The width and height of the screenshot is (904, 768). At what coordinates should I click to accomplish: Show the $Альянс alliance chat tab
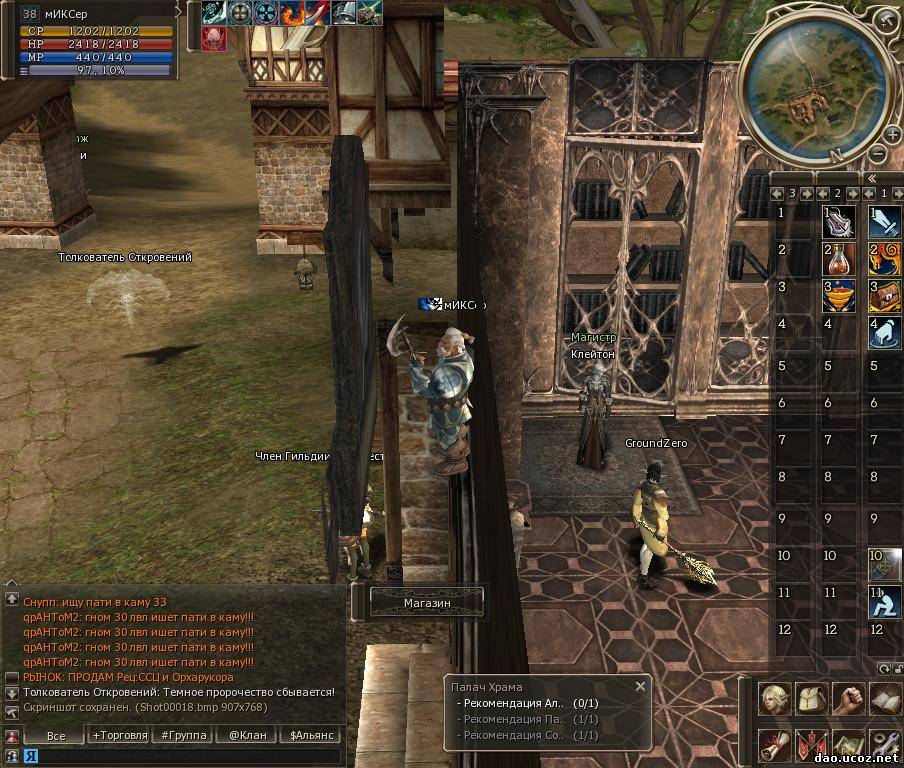pyautogui.click(x=310, y=736)
